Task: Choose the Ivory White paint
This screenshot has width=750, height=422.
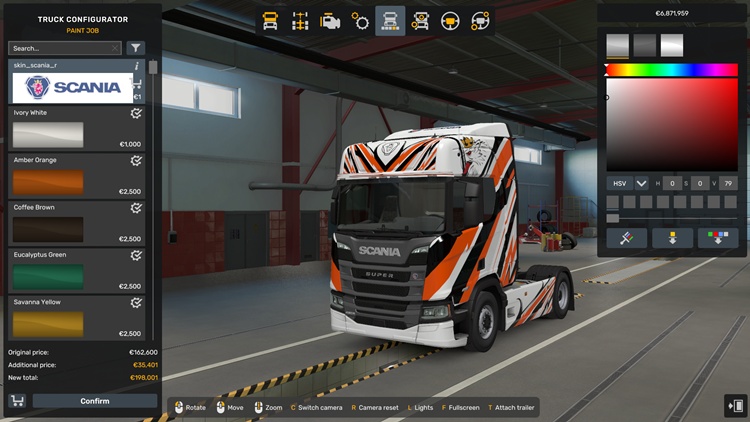Action: (x=48, y=135)
